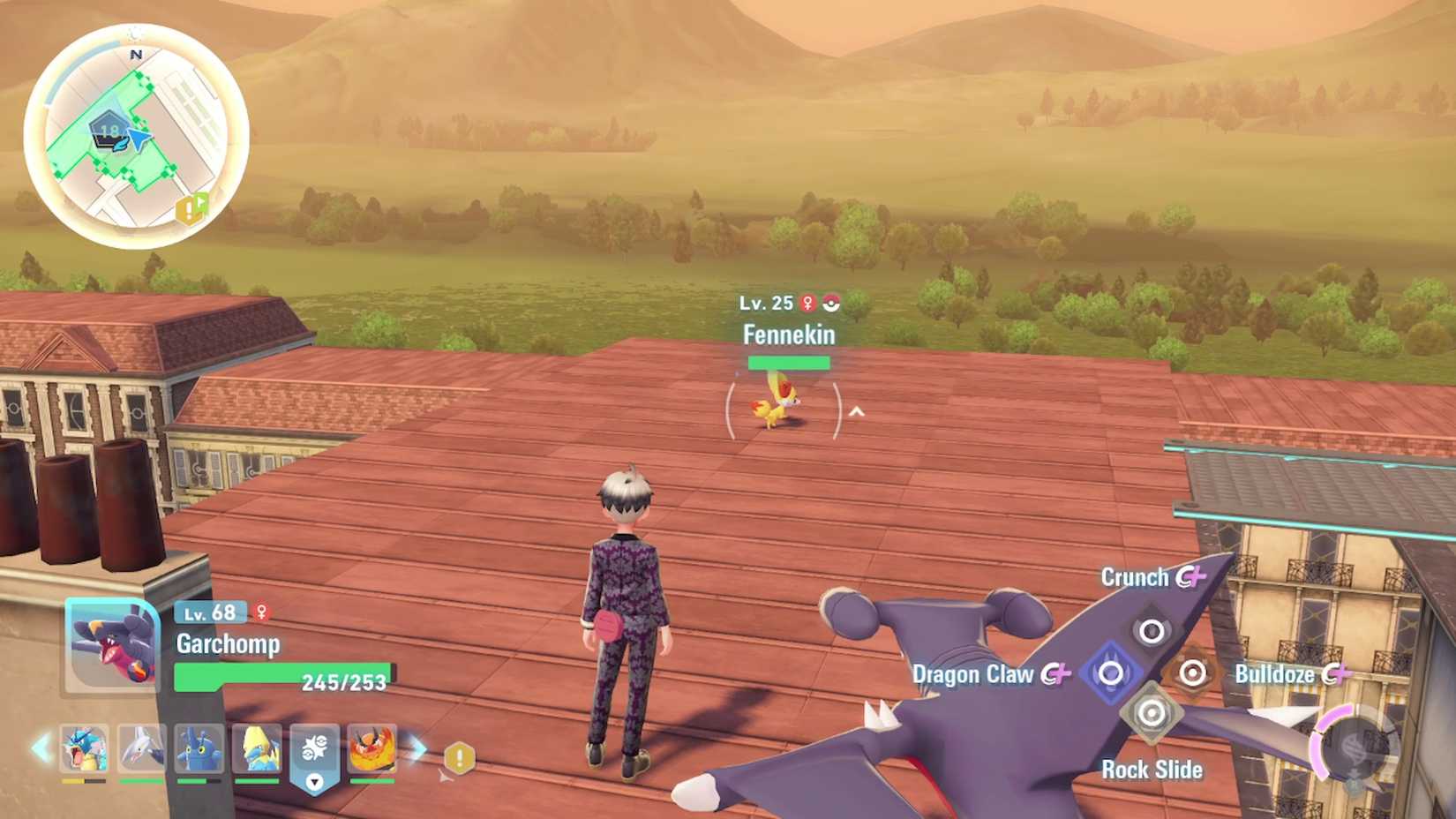Select the Fennekin name label
Screen dimensions: 1456x819
point(790,335)
